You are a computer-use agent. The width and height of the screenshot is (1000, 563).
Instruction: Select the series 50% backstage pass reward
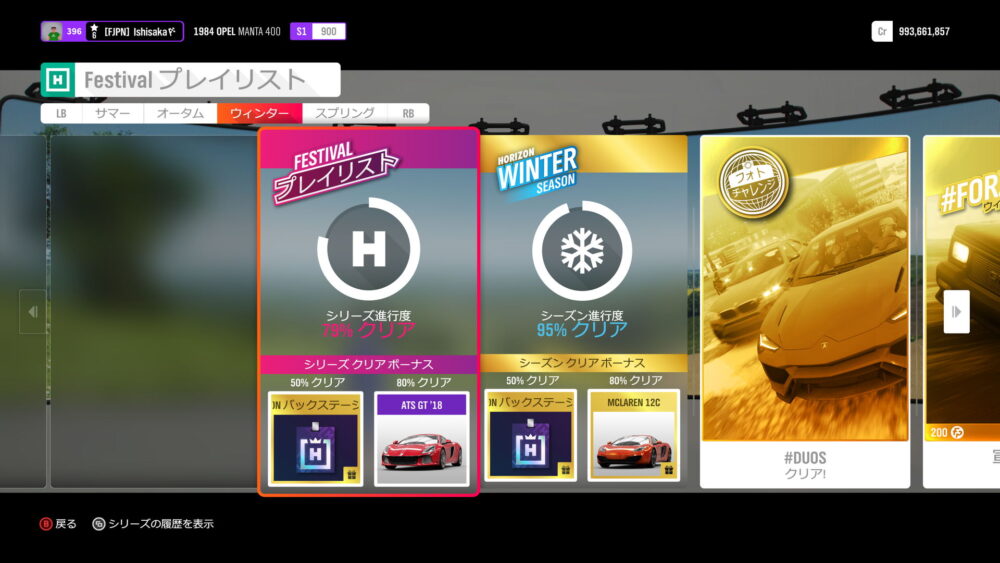pyautogui.click(x=315, y=437)
